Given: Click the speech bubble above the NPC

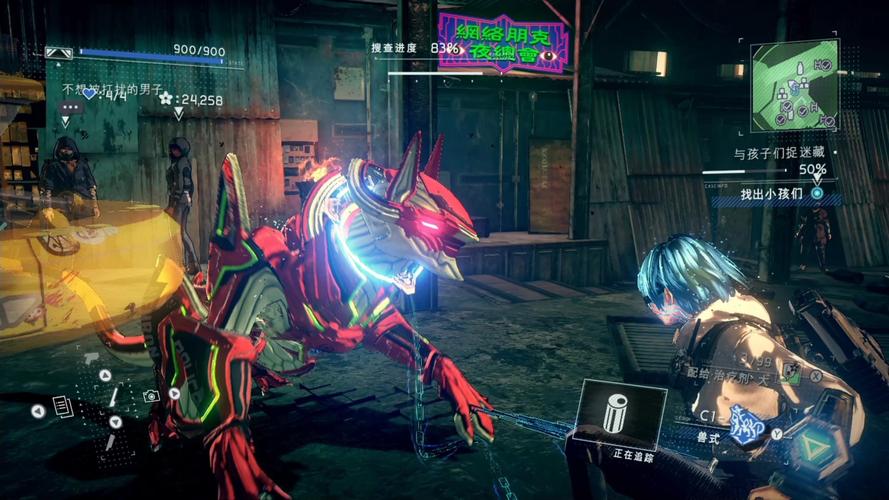Looking at the screenshot, I should pyautogui.click(x=70, y=106).
